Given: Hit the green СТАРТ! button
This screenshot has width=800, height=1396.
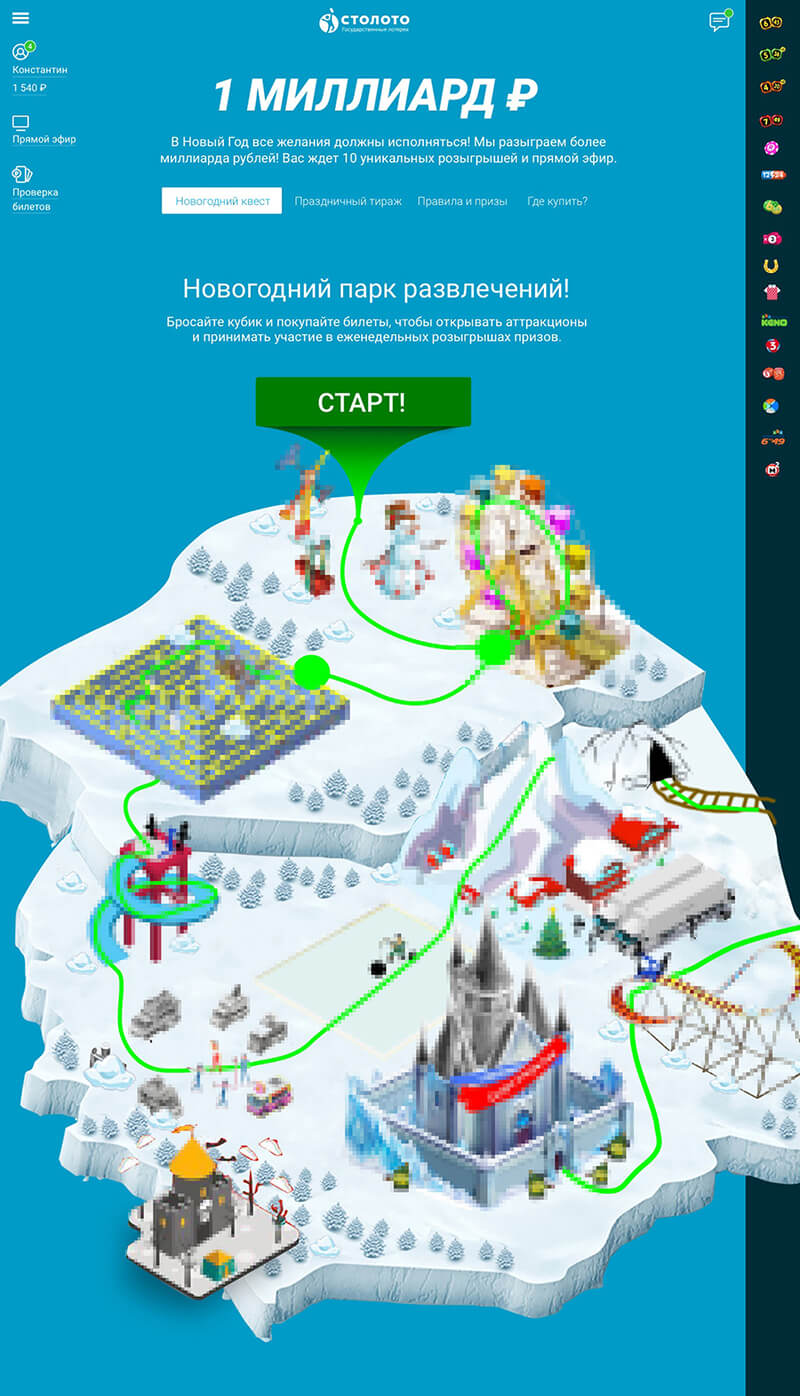Looking at the screenshot, I should tap(362, 402).
